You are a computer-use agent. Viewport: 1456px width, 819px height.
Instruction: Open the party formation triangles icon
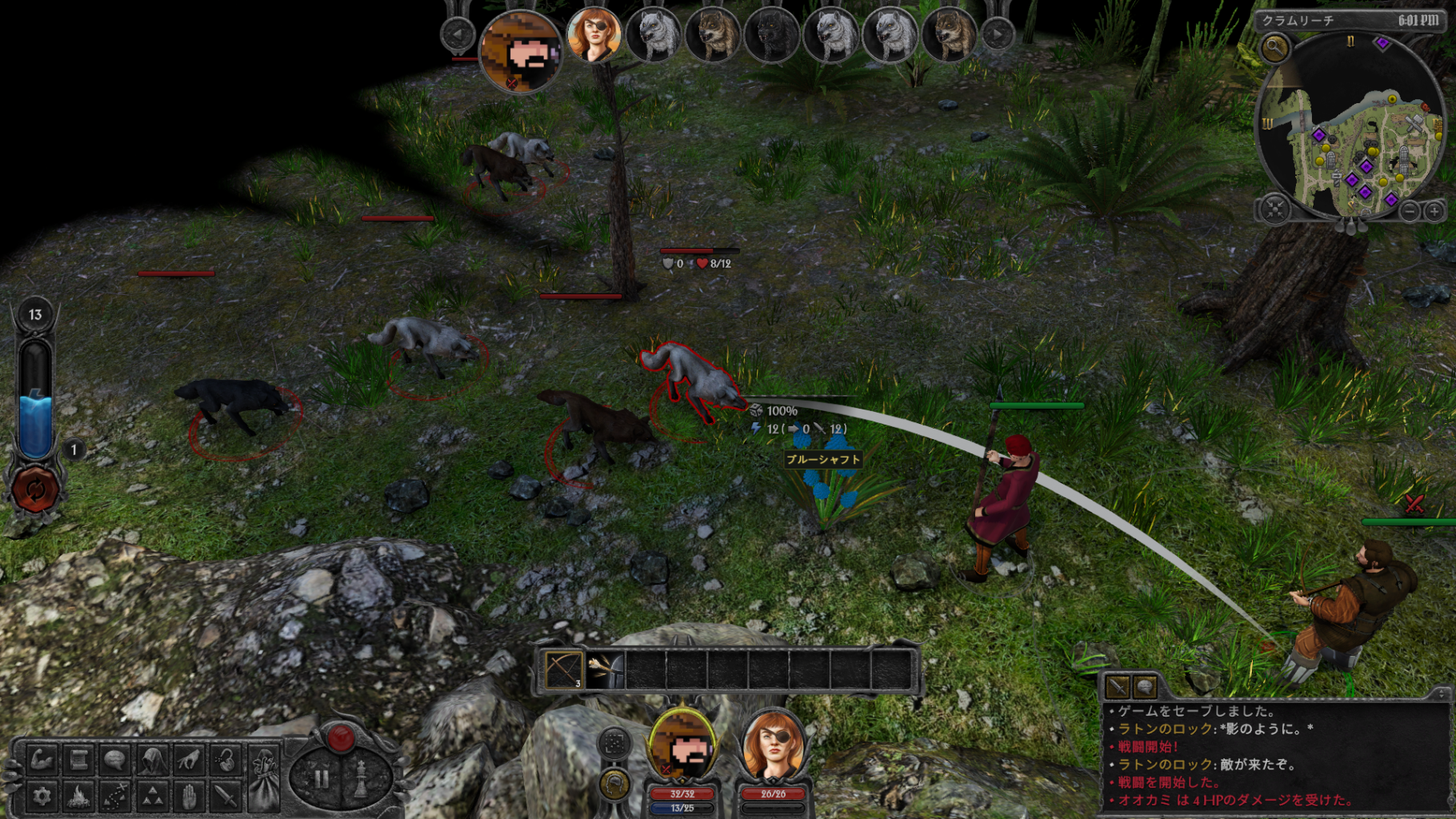[152, 796]
